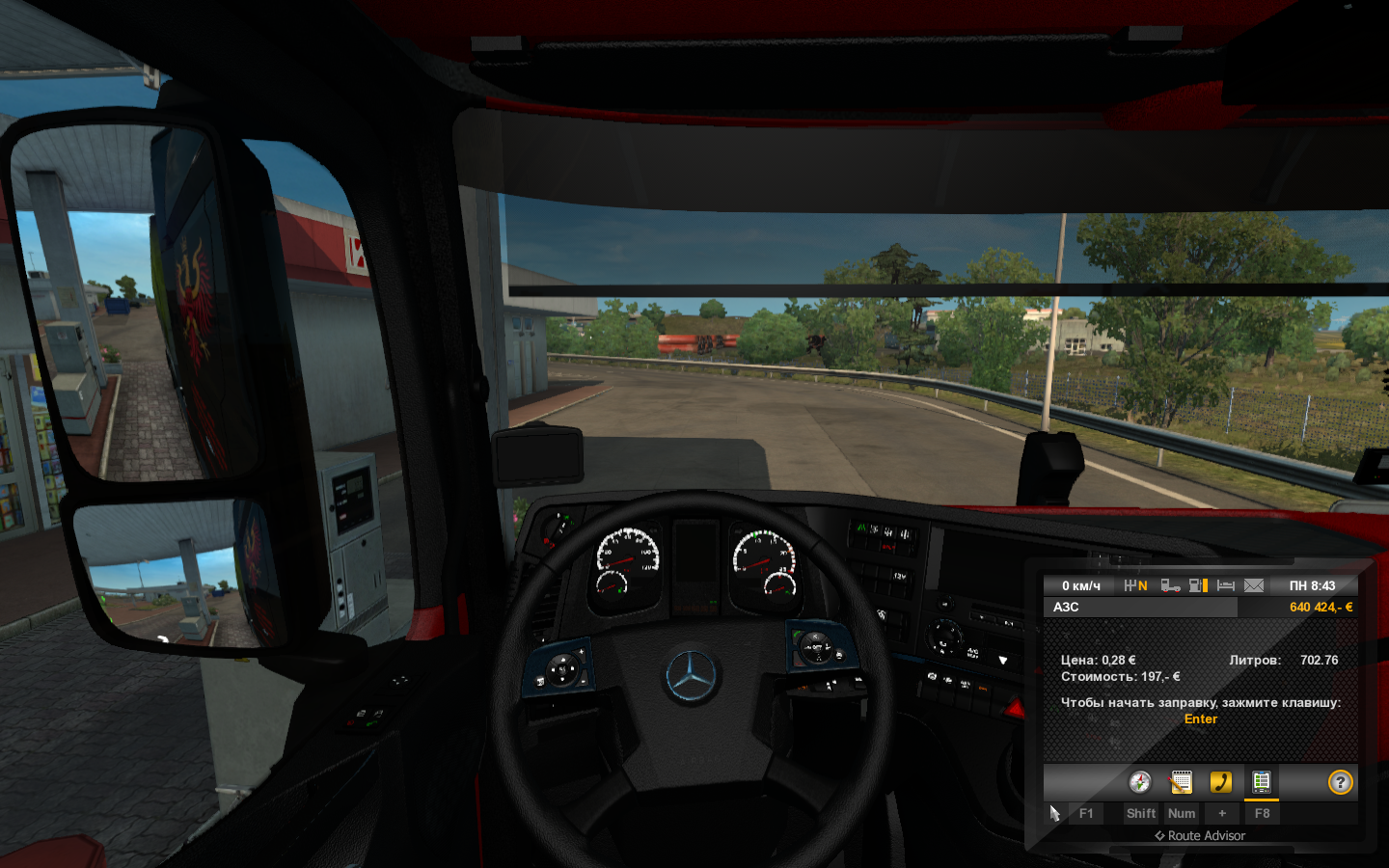Select the truck info display tab
The width and height of the screenshot is (1389, 868).
[x=1262, y=782]
